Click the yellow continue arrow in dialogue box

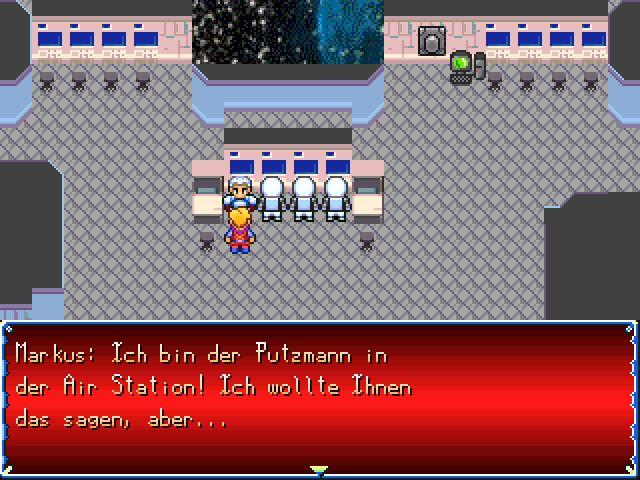pos(319,468)
